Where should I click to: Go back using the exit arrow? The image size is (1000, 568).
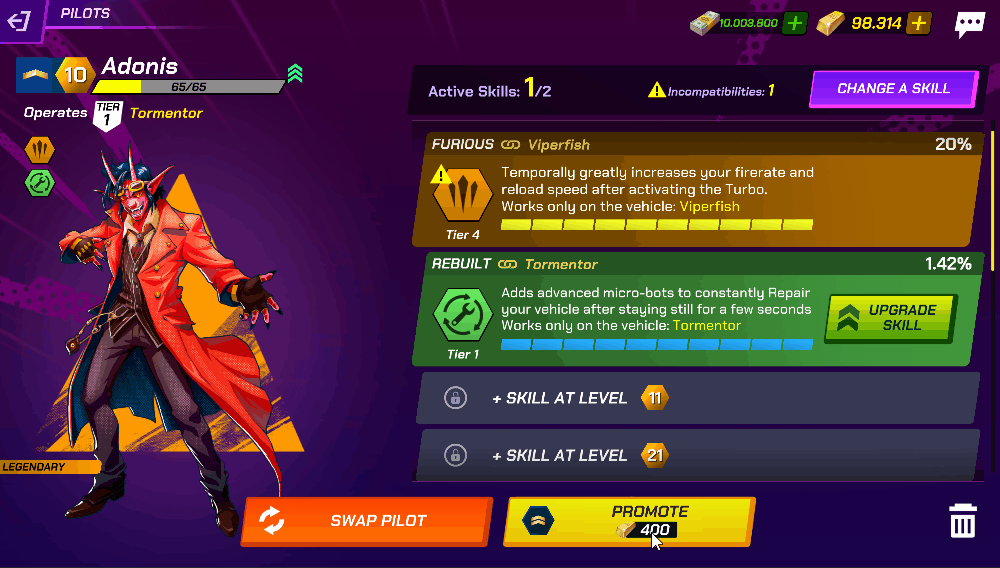coord(20,20)
